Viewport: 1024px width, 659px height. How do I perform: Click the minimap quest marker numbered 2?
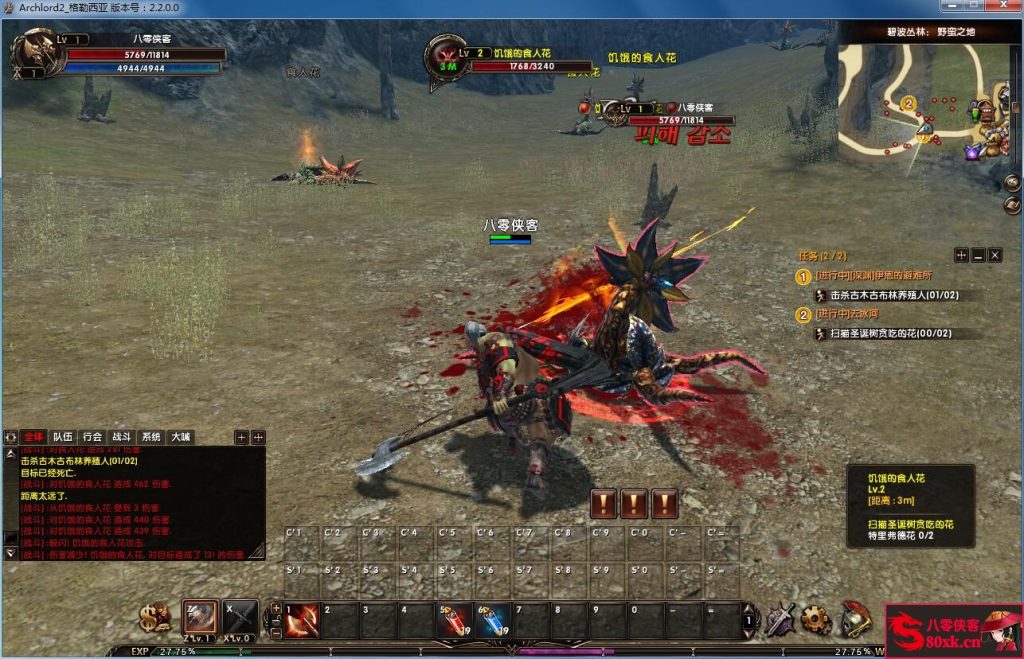point(908,103)
